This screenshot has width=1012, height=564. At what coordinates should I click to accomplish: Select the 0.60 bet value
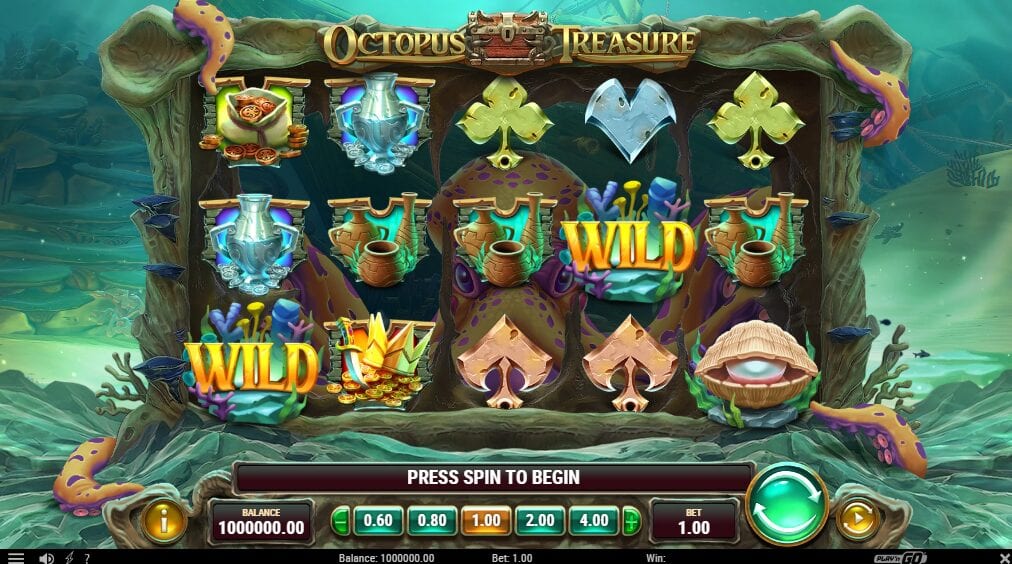[377, 520]
